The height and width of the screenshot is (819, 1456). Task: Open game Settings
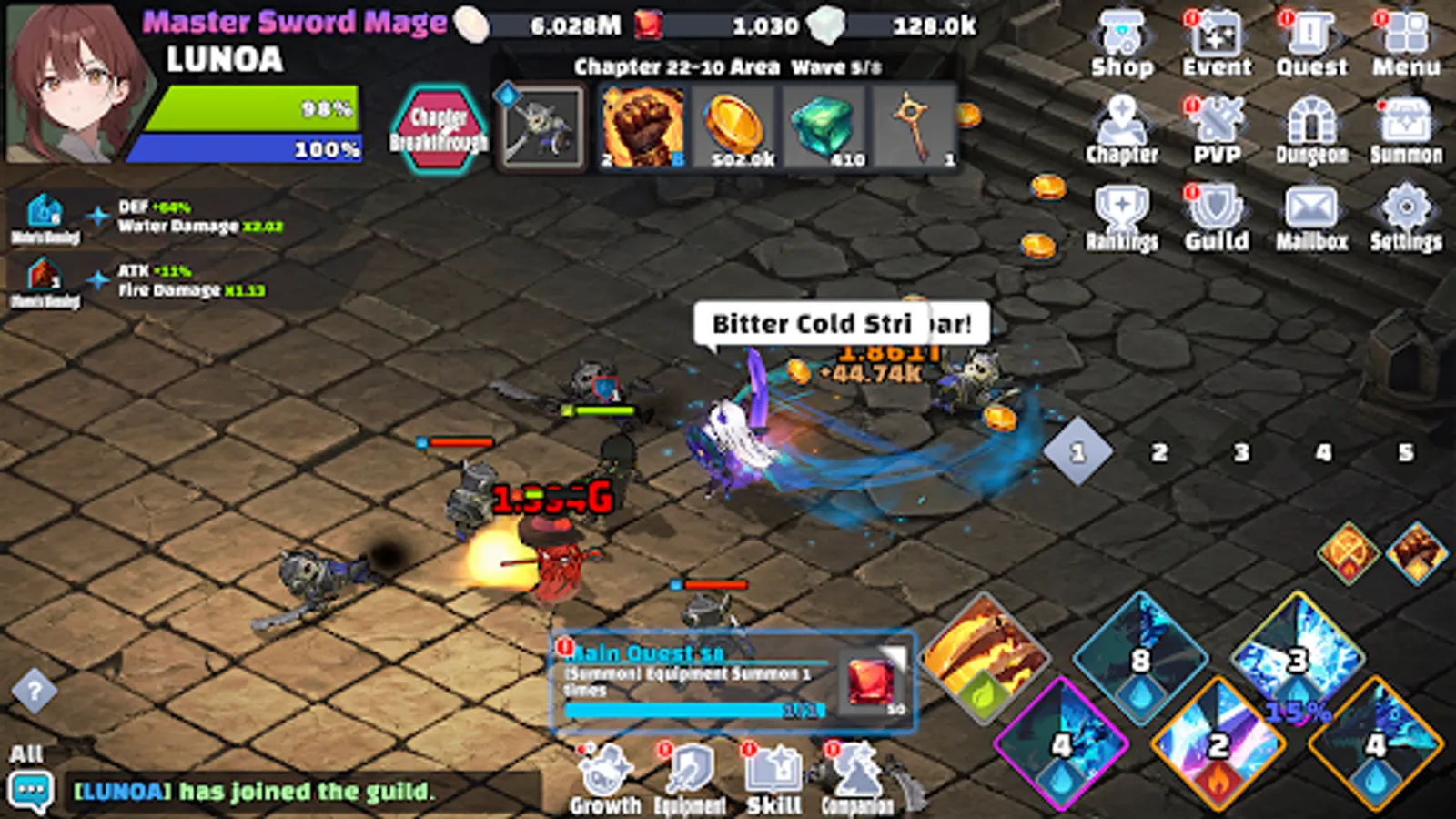[x=1408, y=209]
